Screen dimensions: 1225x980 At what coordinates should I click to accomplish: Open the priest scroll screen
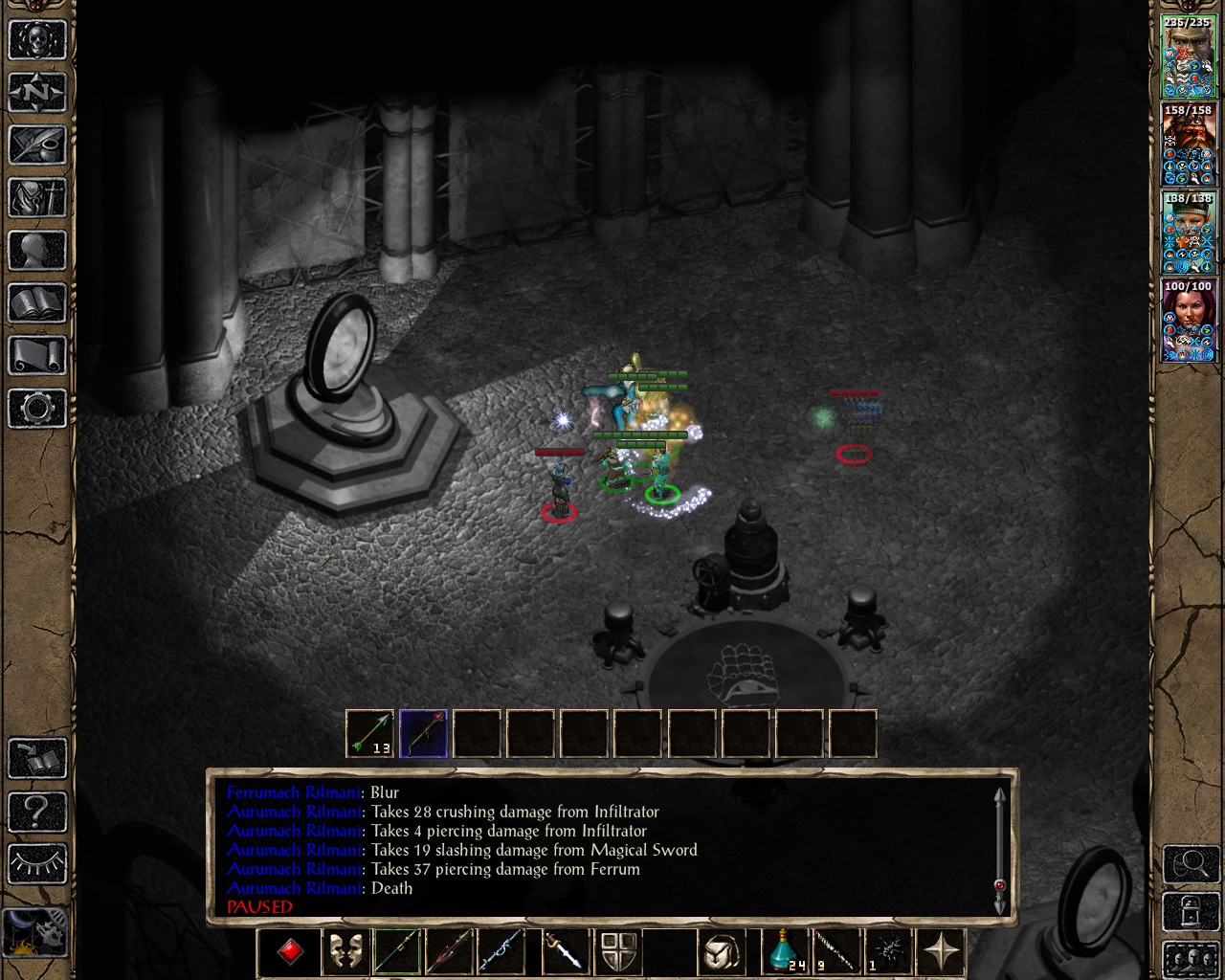pyautogui.click(x=37, y=356)
